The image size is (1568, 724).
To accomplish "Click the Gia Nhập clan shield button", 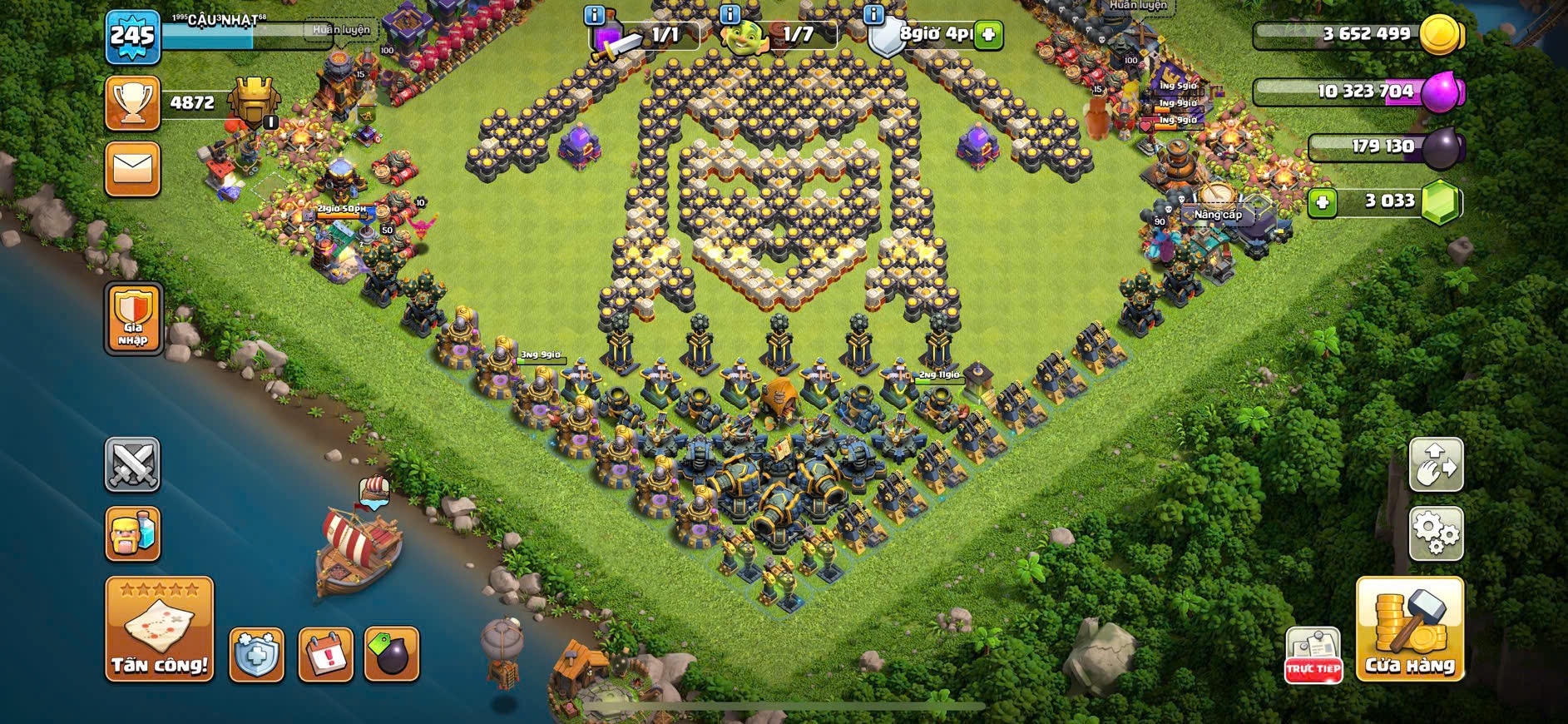I will pos(133,318).
